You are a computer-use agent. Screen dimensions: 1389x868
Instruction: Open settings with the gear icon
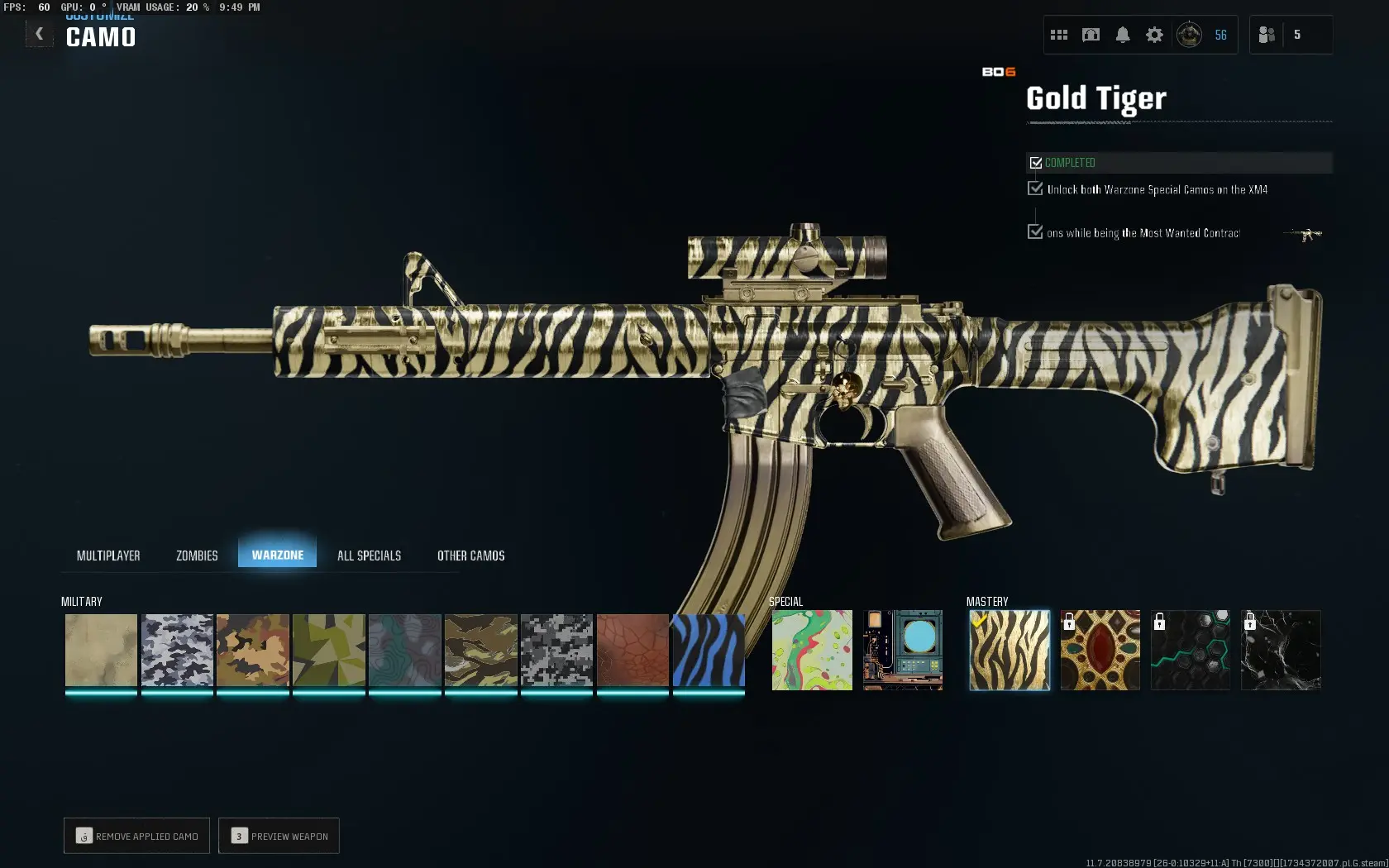[1154, 35]
